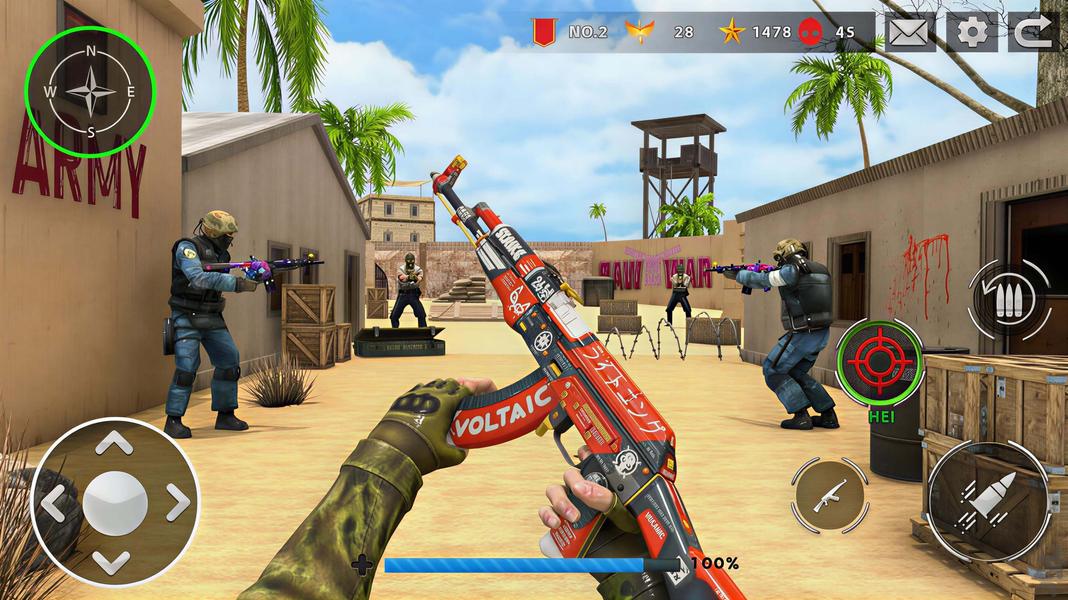Reload using the bullets reload button
Image resolution: width=1068 pixels, height=600 pixels.
[x=1009, y=298]
